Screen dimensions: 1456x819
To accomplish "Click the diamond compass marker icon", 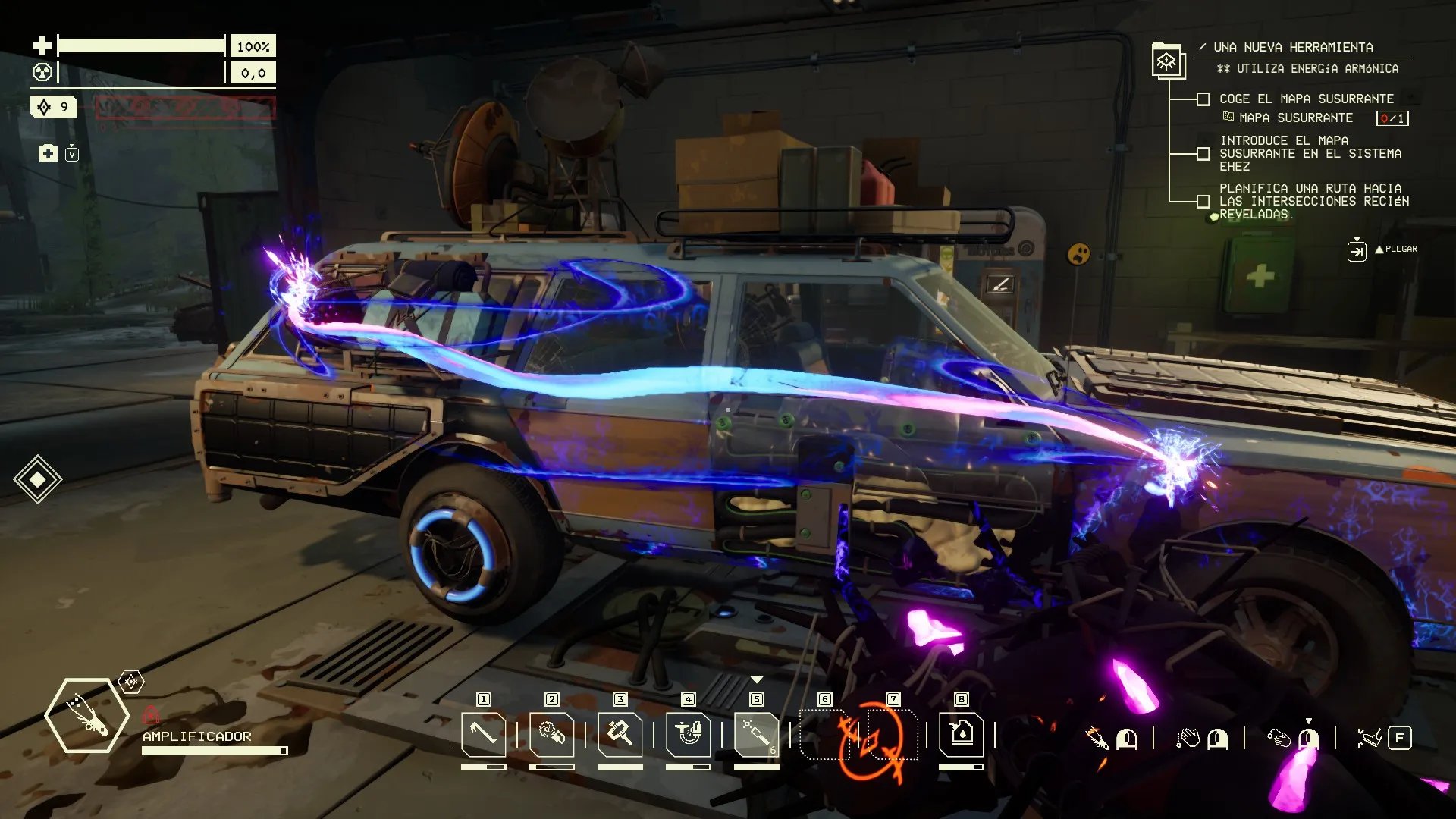I will [x=37, y=479].
